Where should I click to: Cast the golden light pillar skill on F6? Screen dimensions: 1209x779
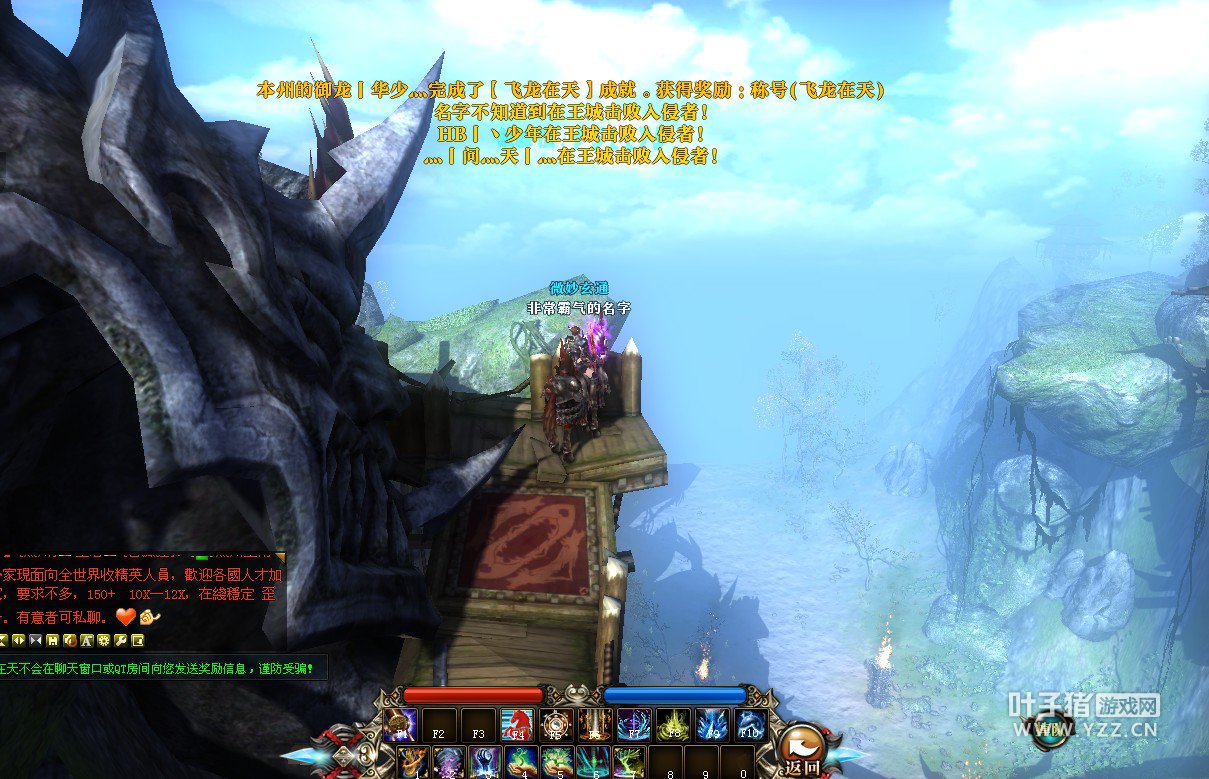594,724
